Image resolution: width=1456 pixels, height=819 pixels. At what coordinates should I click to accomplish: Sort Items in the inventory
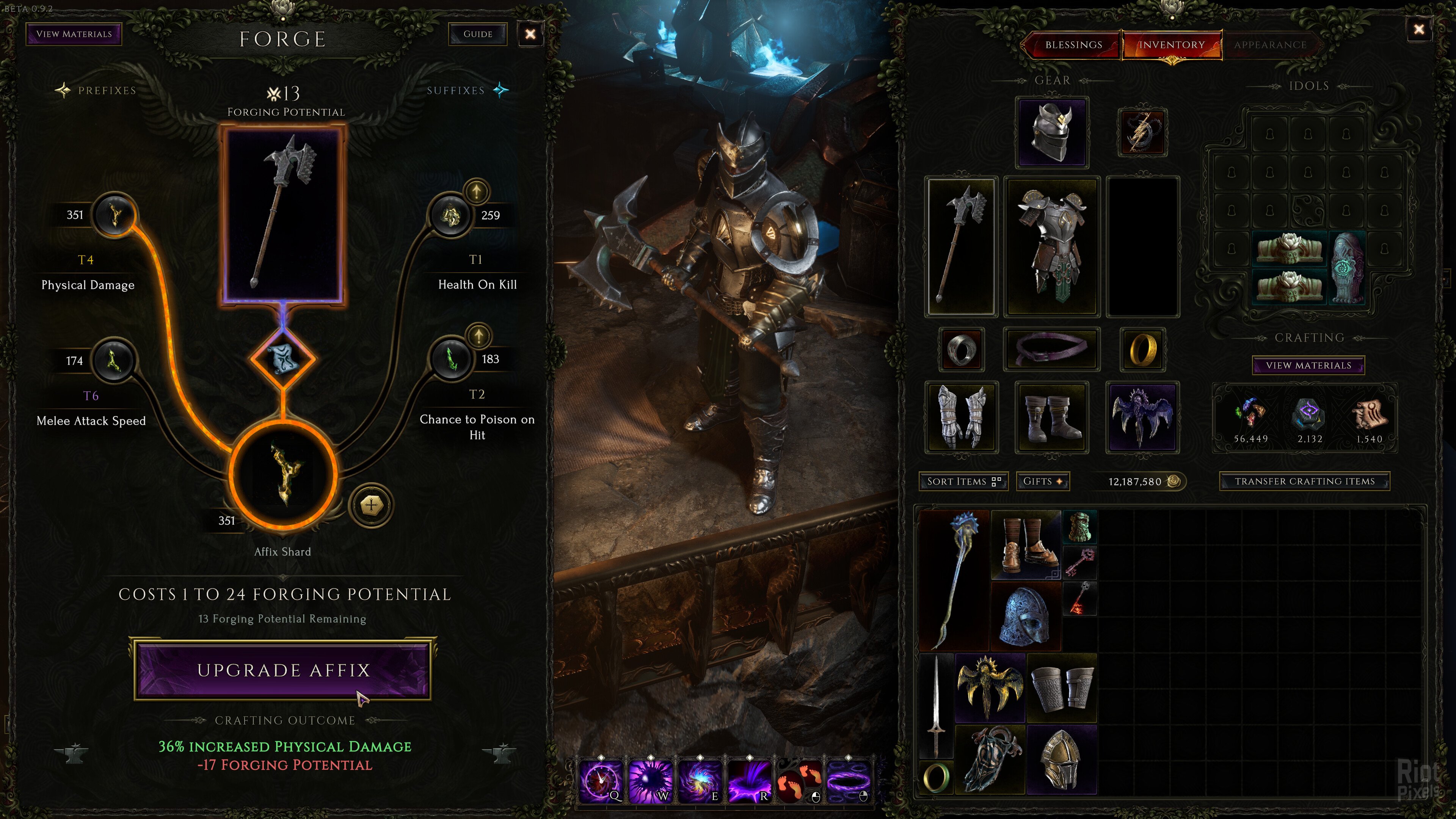(963, 482)
